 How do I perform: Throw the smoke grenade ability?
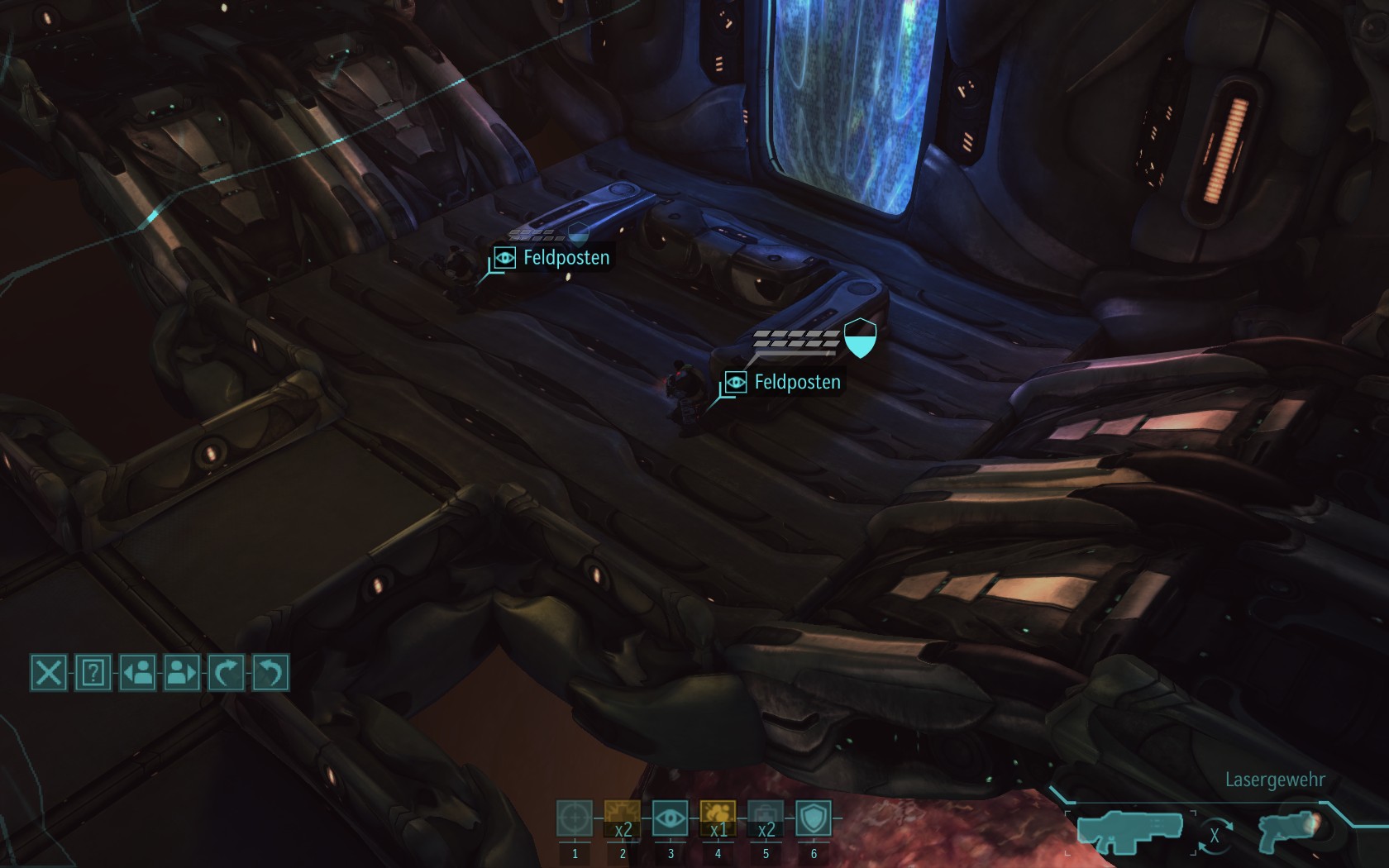coord(718,818)
